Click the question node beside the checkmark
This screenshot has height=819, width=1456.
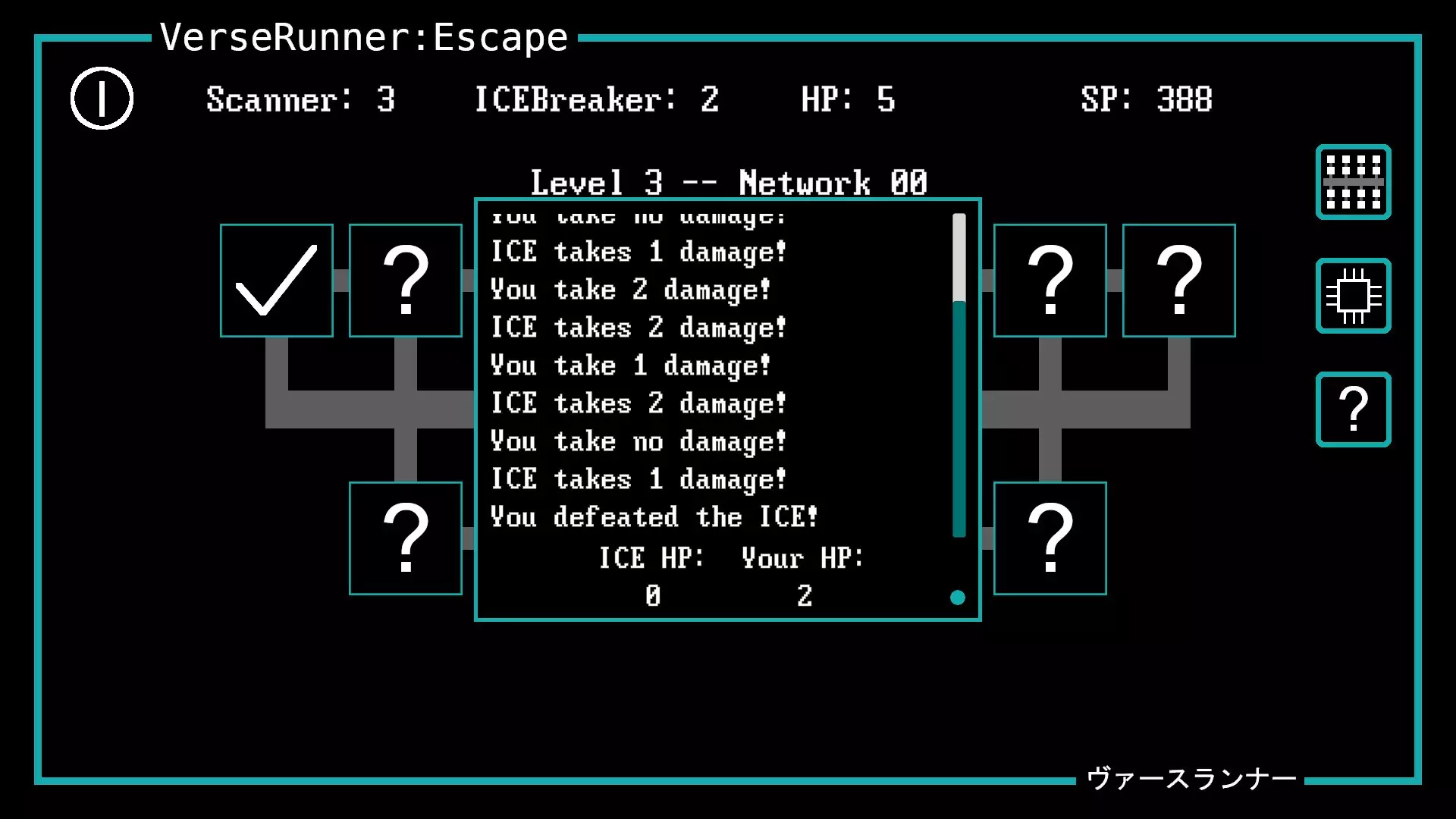406,281
